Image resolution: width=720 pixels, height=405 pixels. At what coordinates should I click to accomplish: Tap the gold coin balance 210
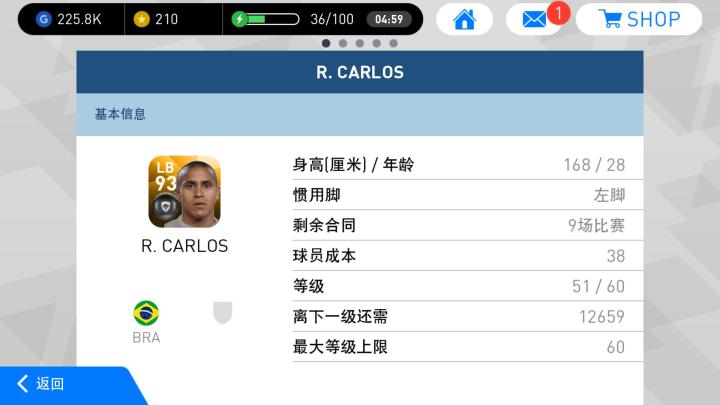pos(156,19)
